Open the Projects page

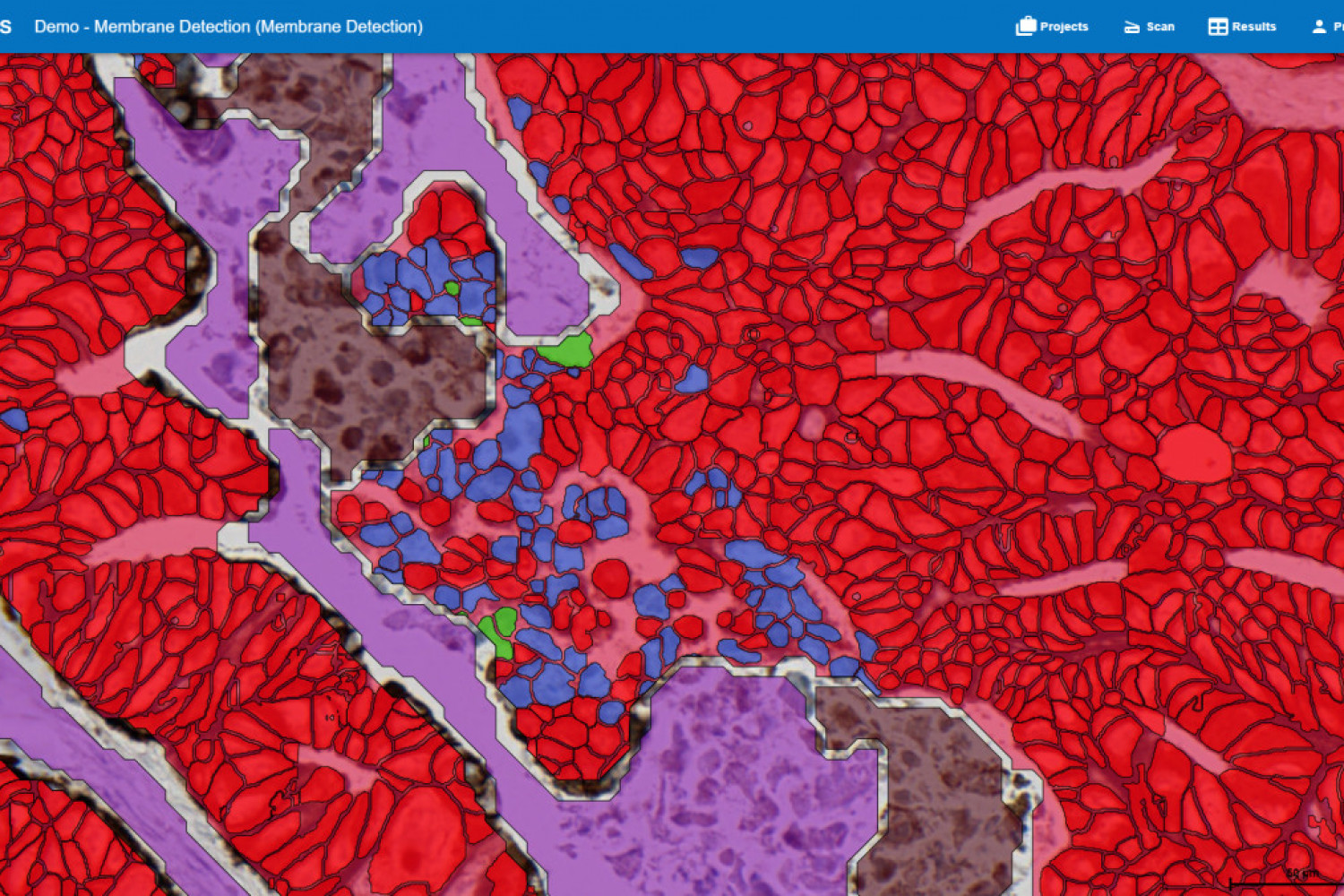(1052, 27)
